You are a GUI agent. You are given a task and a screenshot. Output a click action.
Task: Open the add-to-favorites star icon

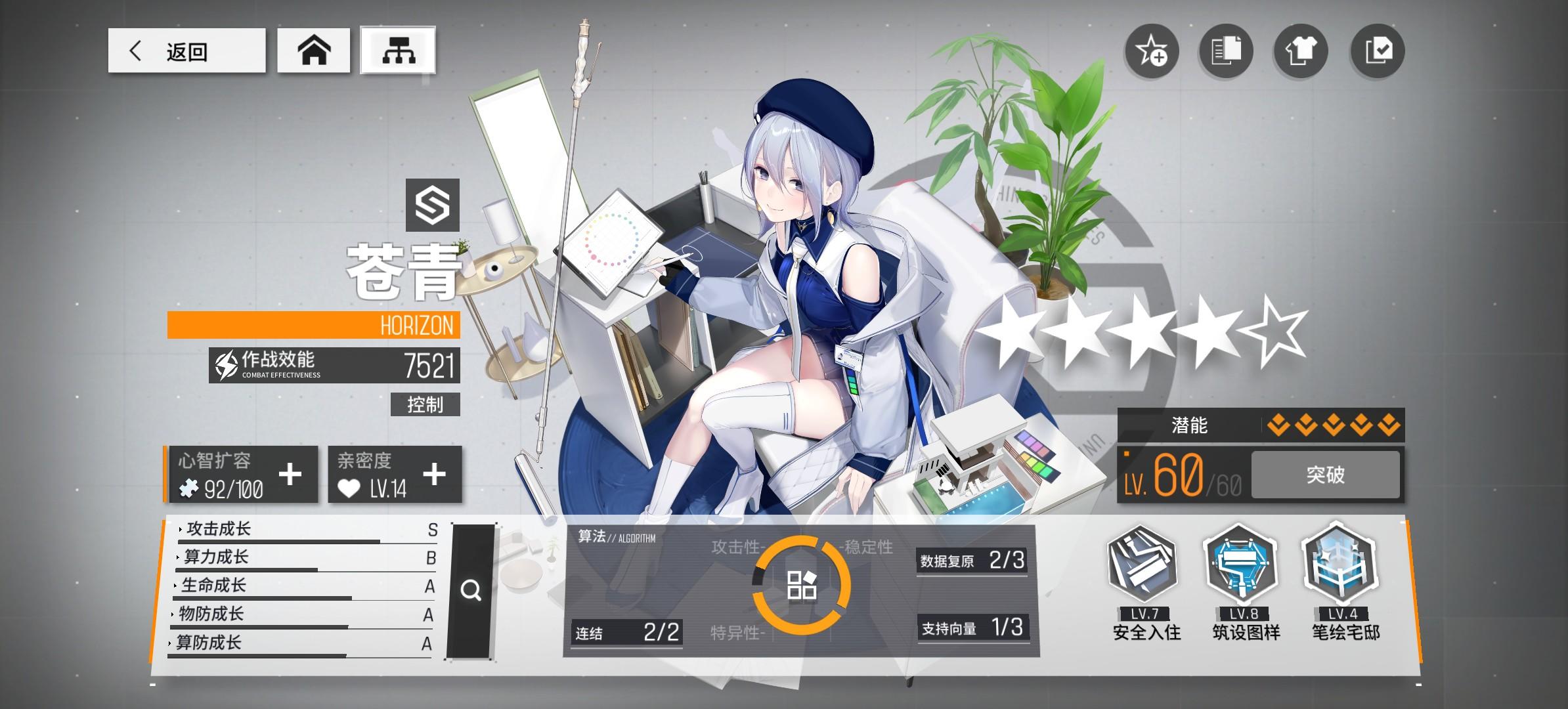click(x=1151, y=51)
